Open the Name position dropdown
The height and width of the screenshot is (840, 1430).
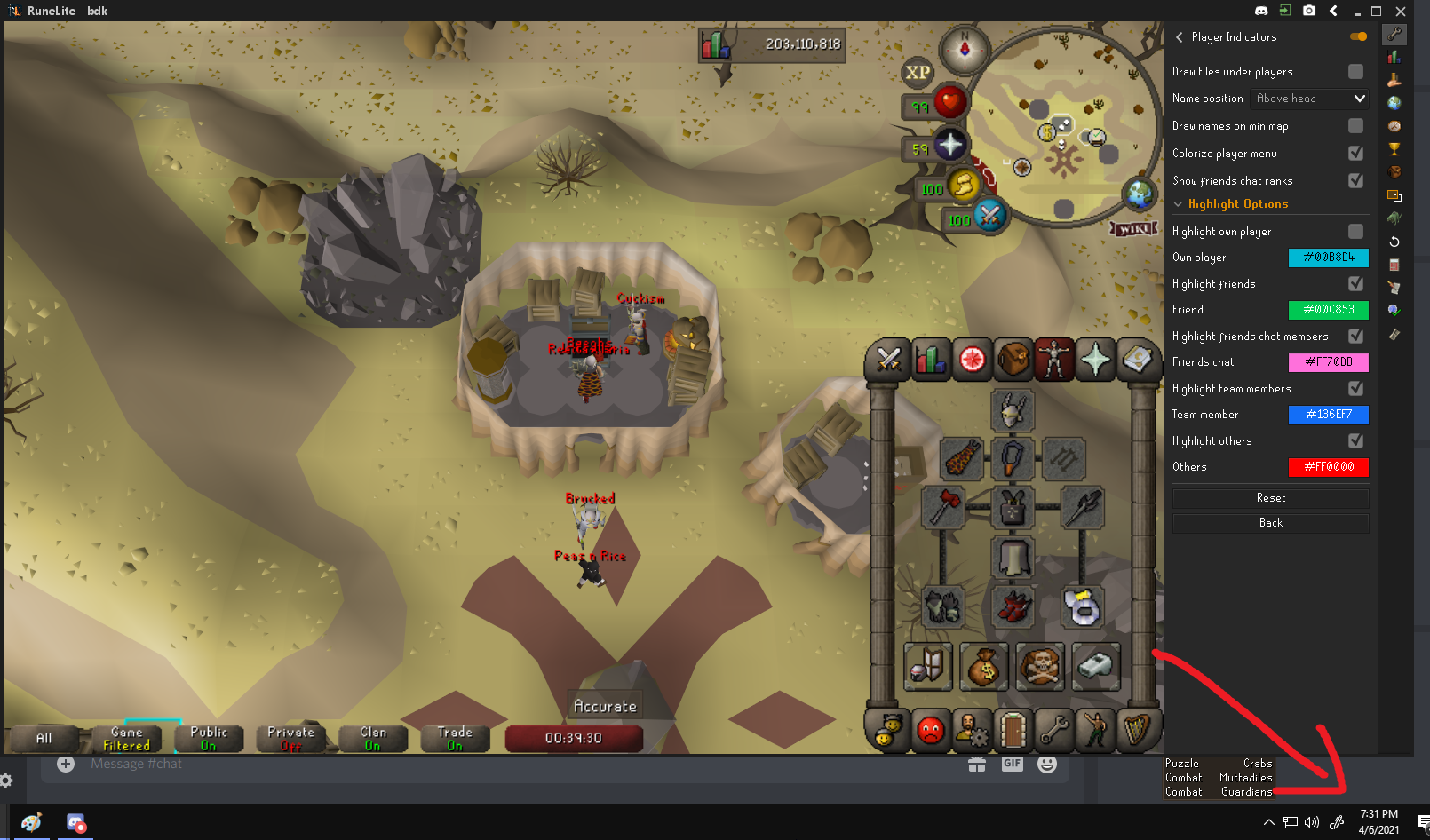pos(1309,99)
